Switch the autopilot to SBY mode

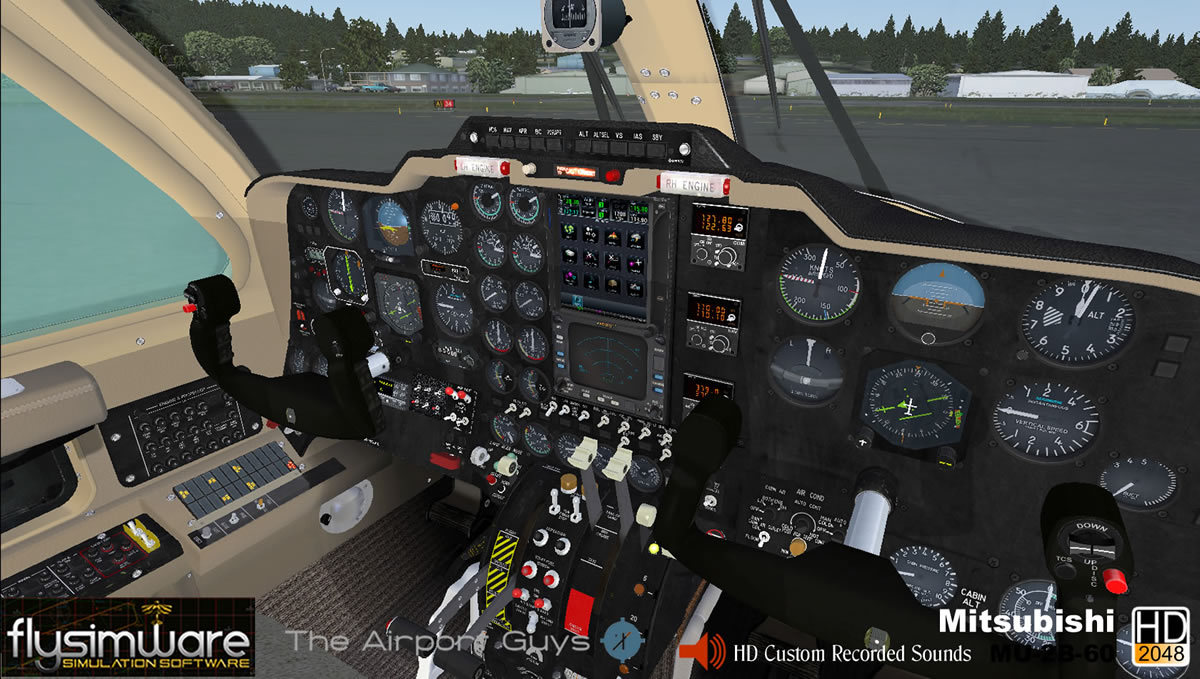tap(656, 148)
